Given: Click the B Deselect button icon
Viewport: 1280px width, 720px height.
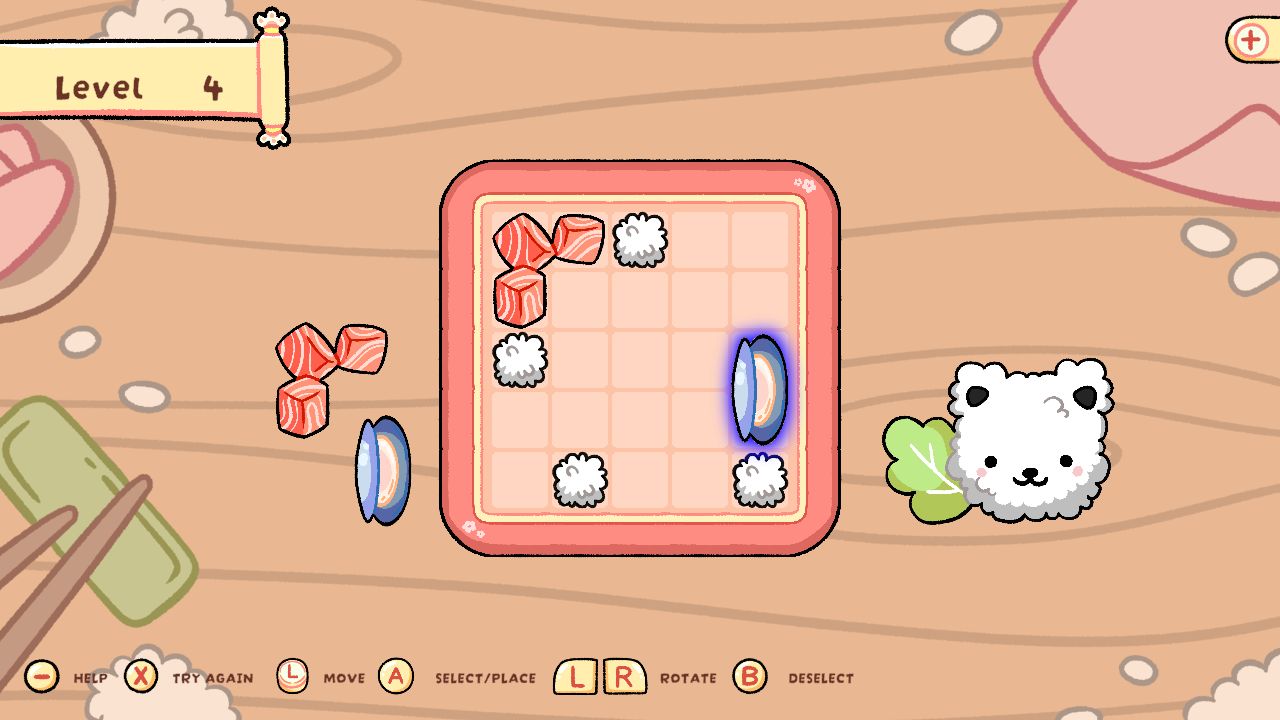Looking at the screenshot, I should pos(748,676).
